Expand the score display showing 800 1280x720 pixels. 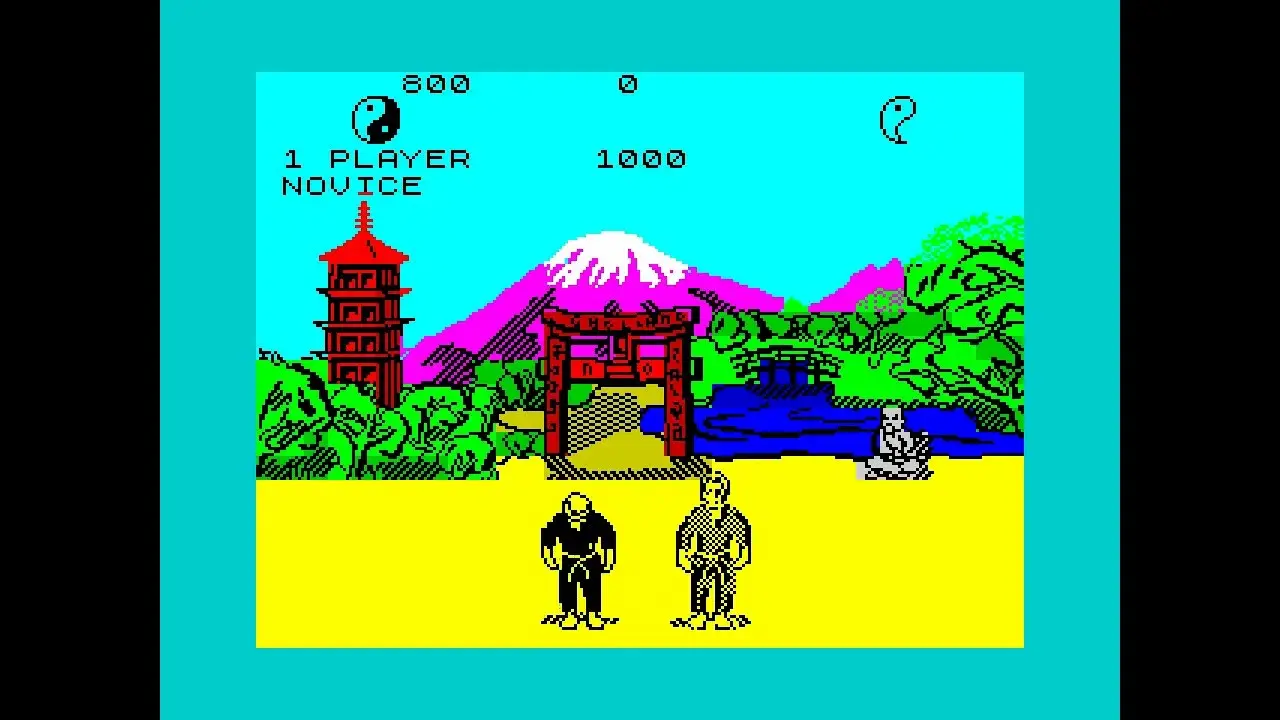coord(435,85)
